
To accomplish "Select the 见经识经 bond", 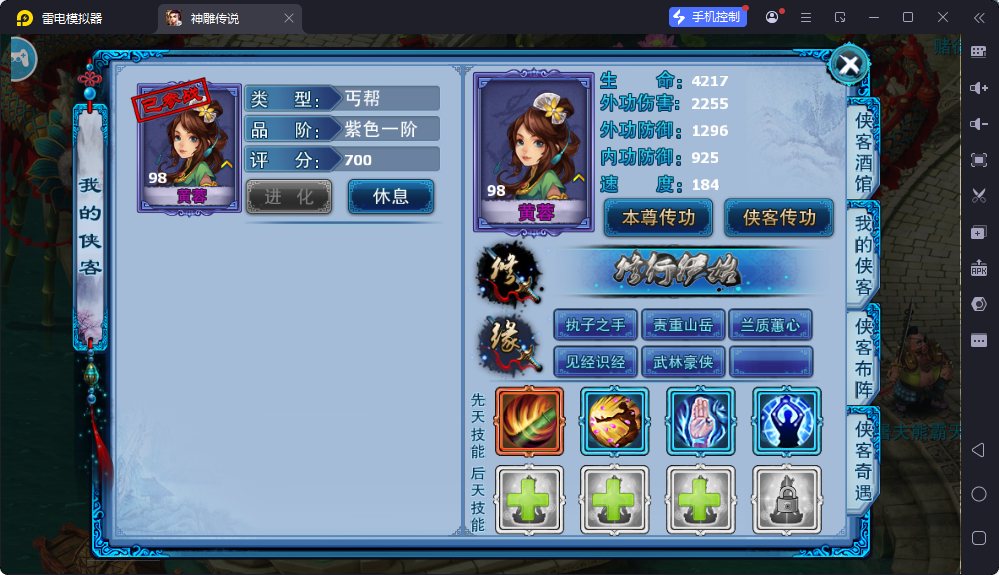I will (595, 361).
